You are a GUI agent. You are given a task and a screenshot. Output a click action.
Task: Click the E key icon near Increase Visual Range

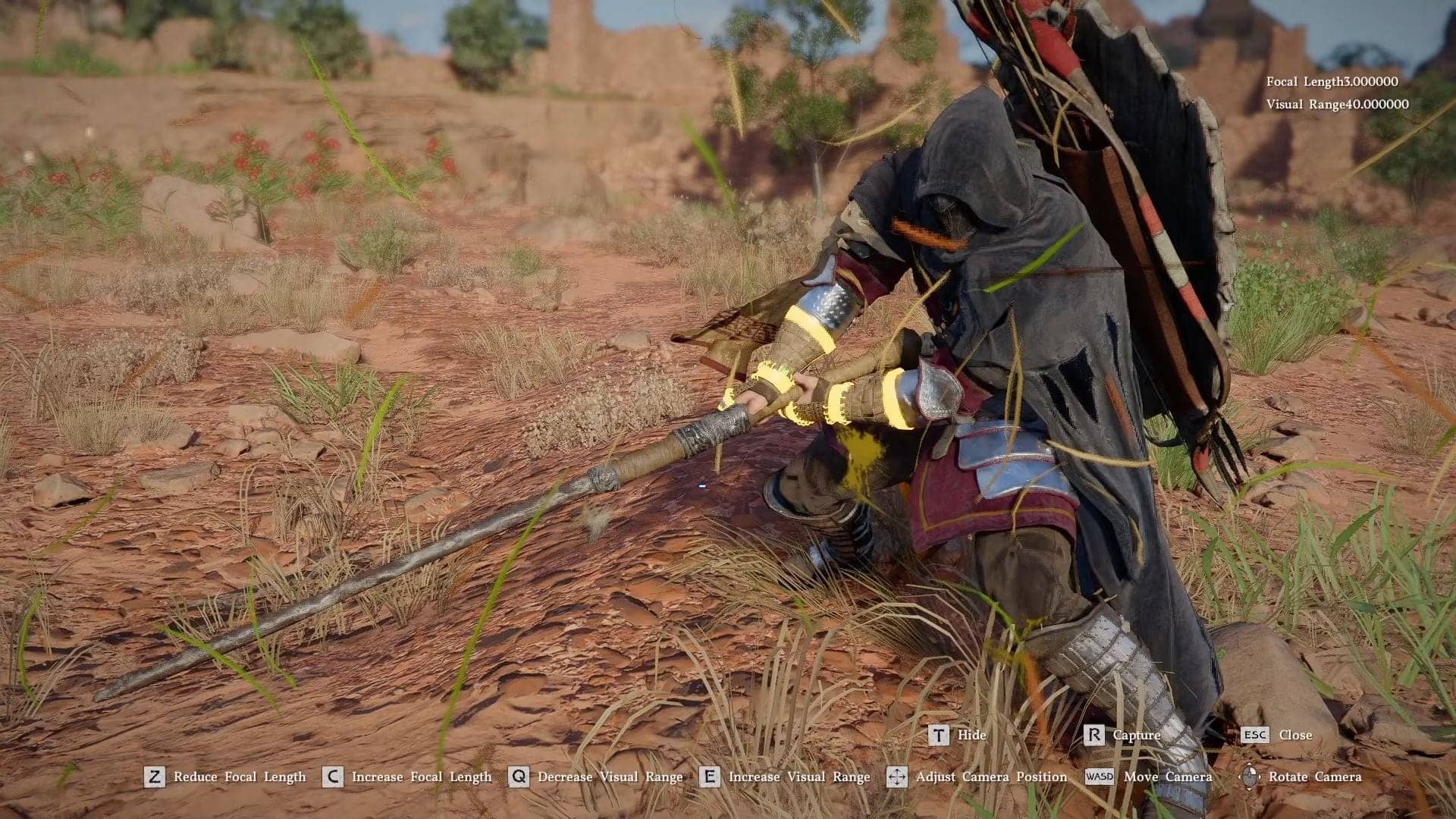pos(709,777)
